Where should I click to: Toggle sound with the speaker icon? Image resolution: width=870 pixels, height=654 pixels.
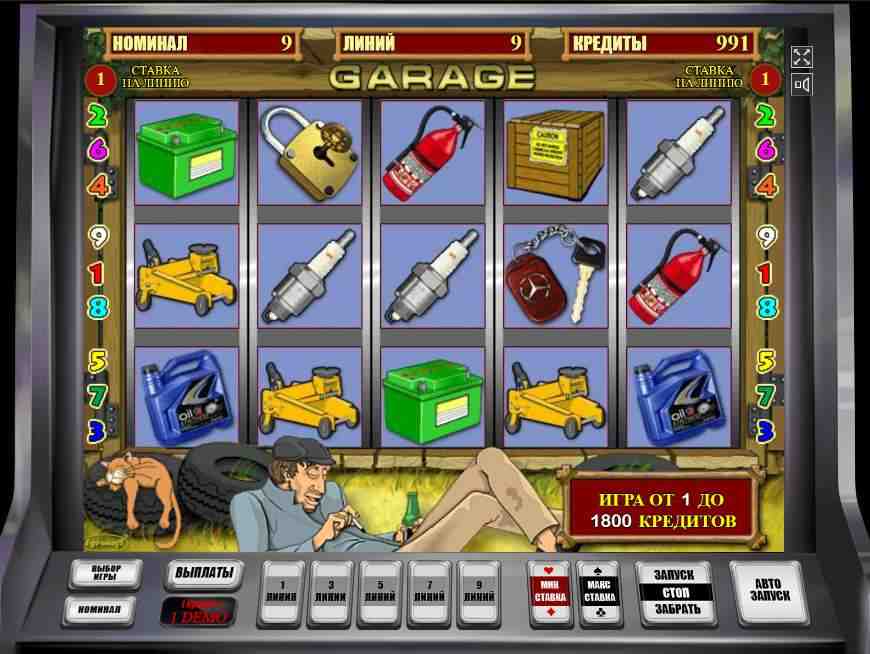(801, 85)
